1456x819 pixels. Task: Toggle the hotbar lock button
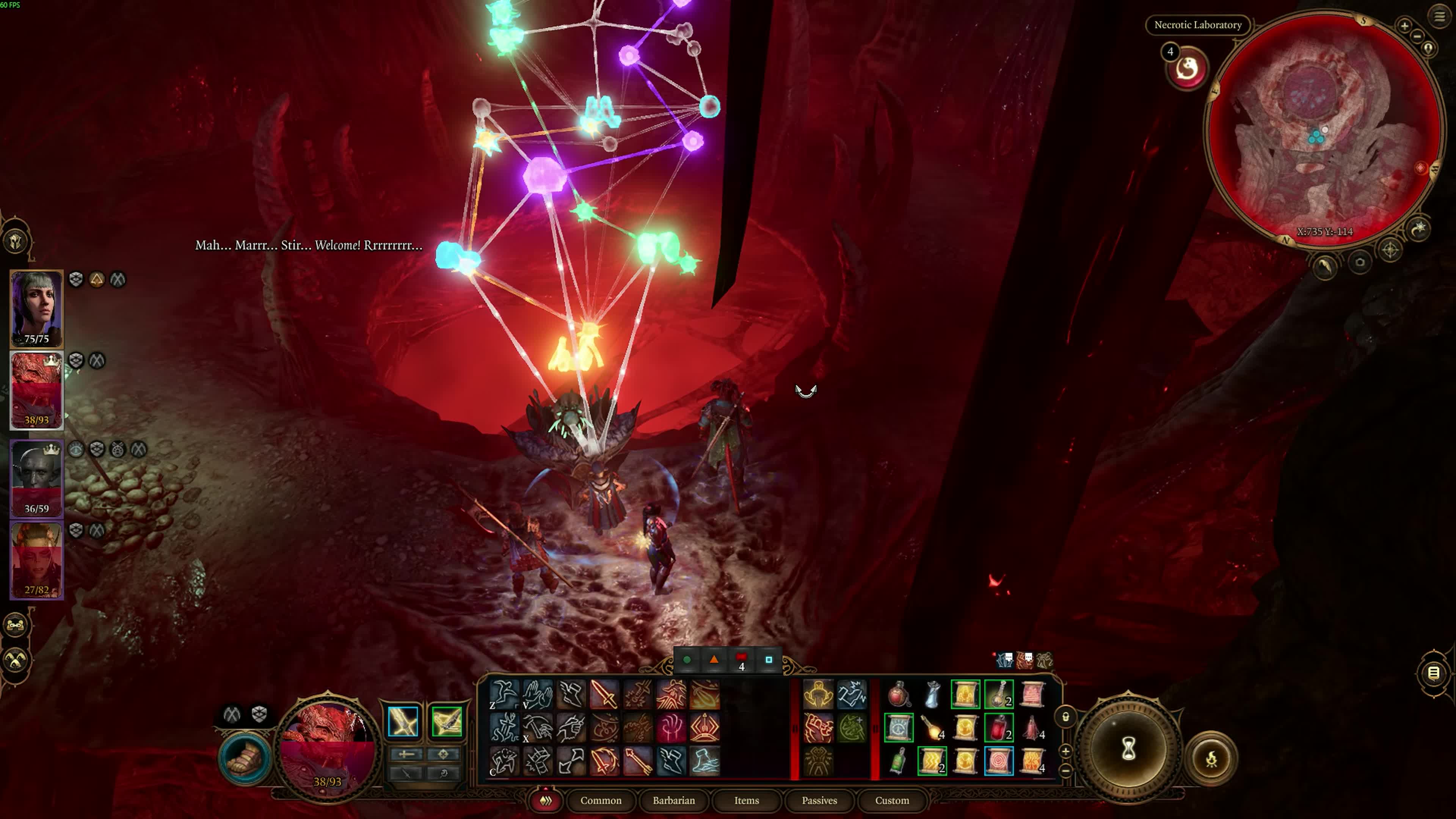(1065, 717)
